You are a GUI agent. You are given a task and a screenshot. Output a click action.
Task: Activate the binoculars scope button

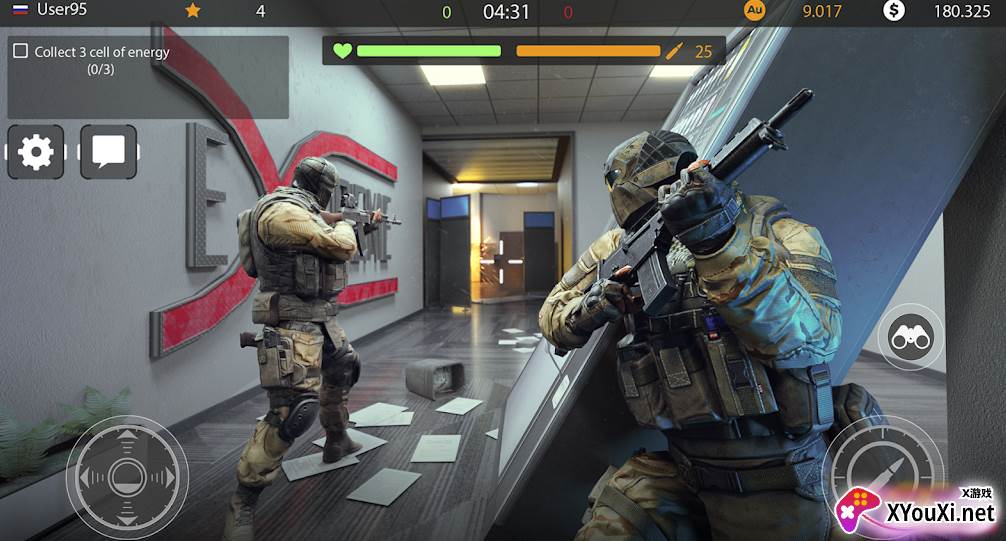pos(910,338)
